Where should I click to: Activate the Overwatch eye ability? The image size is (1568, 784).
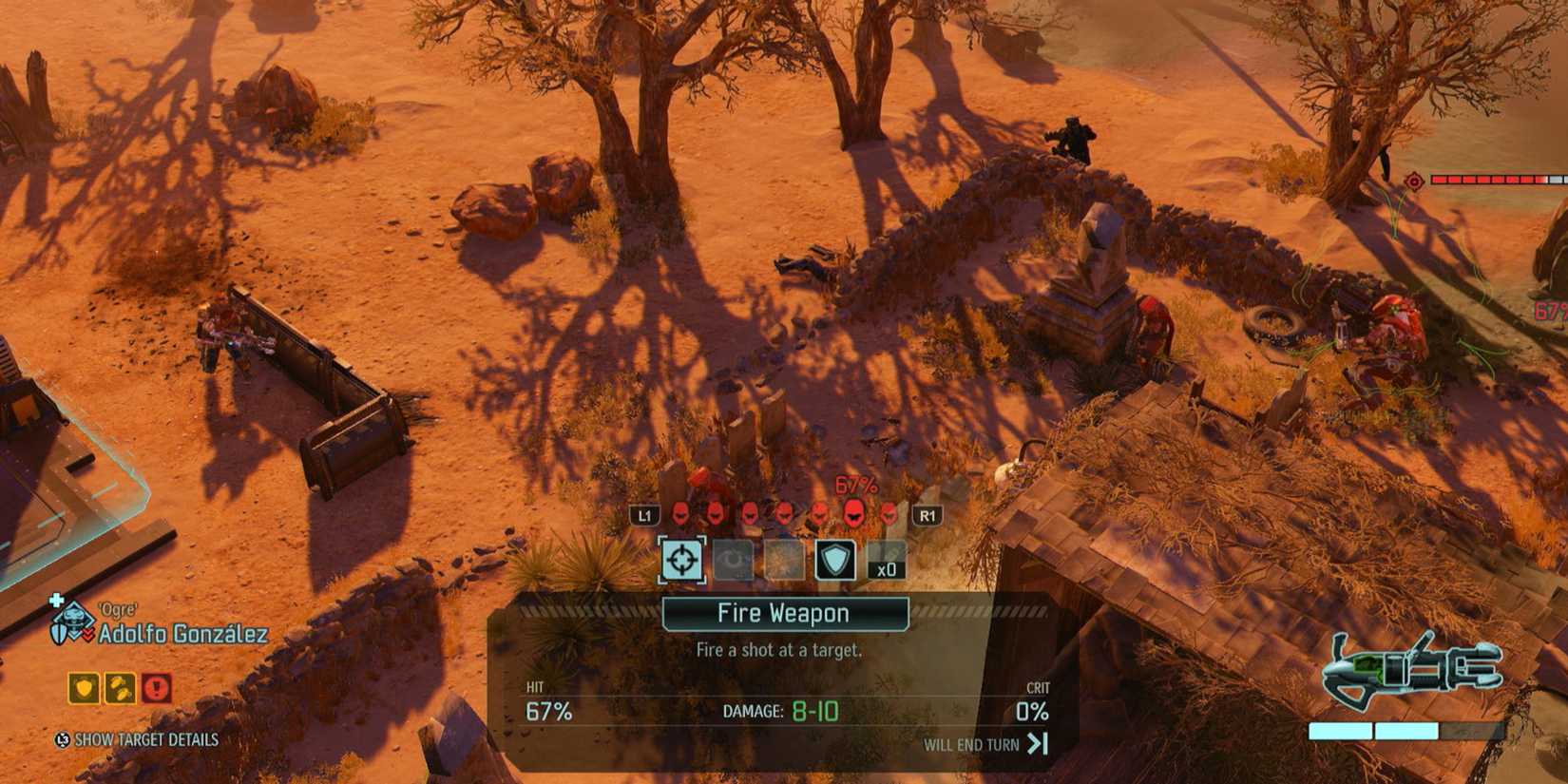(732, 560)
